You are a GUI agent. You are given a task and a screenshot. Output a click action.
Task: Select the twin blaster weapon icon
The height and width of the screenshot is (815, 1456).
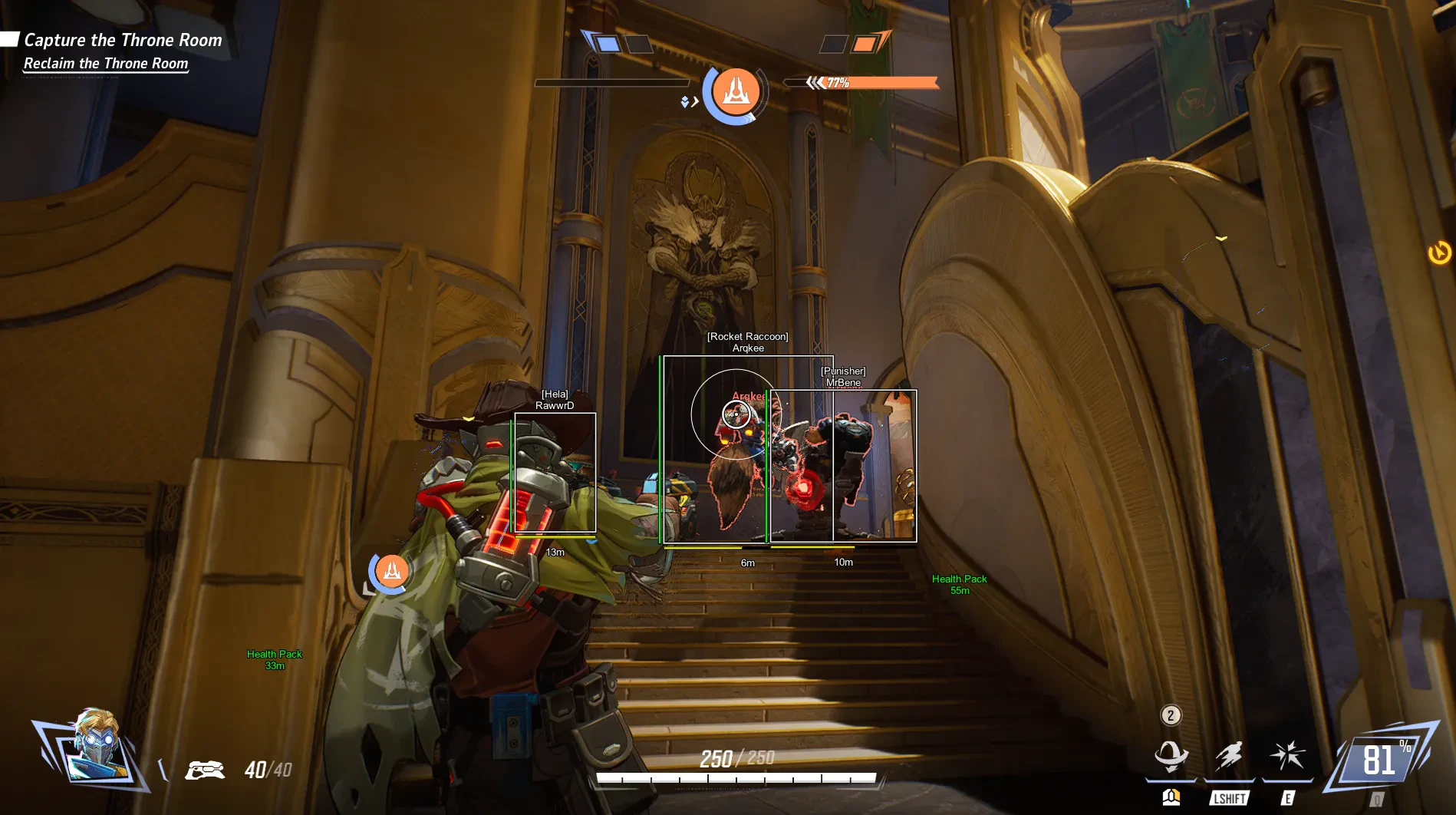coord(204,770)
